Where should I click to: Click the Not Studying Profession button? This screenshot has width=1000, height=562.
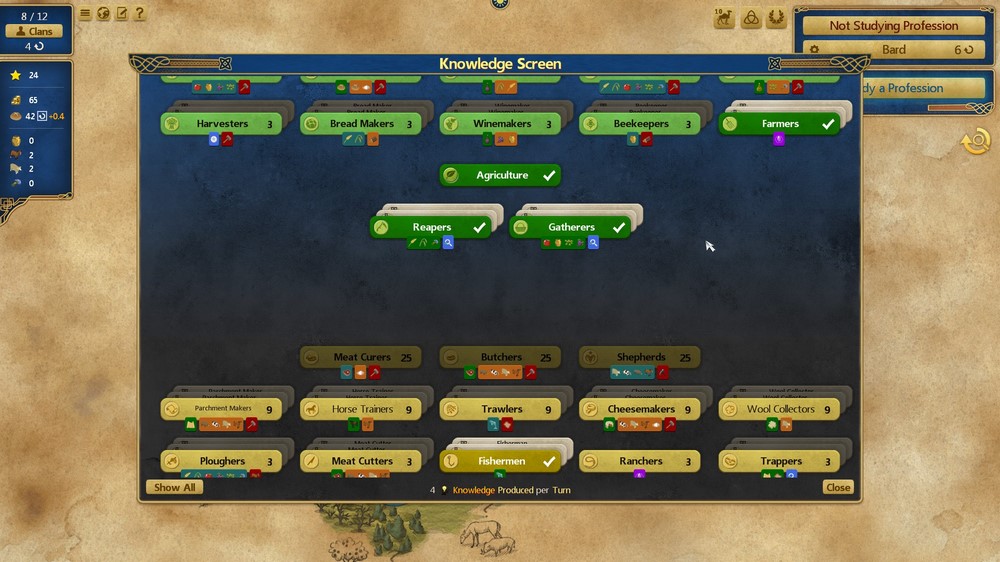(x=893, y=26)
